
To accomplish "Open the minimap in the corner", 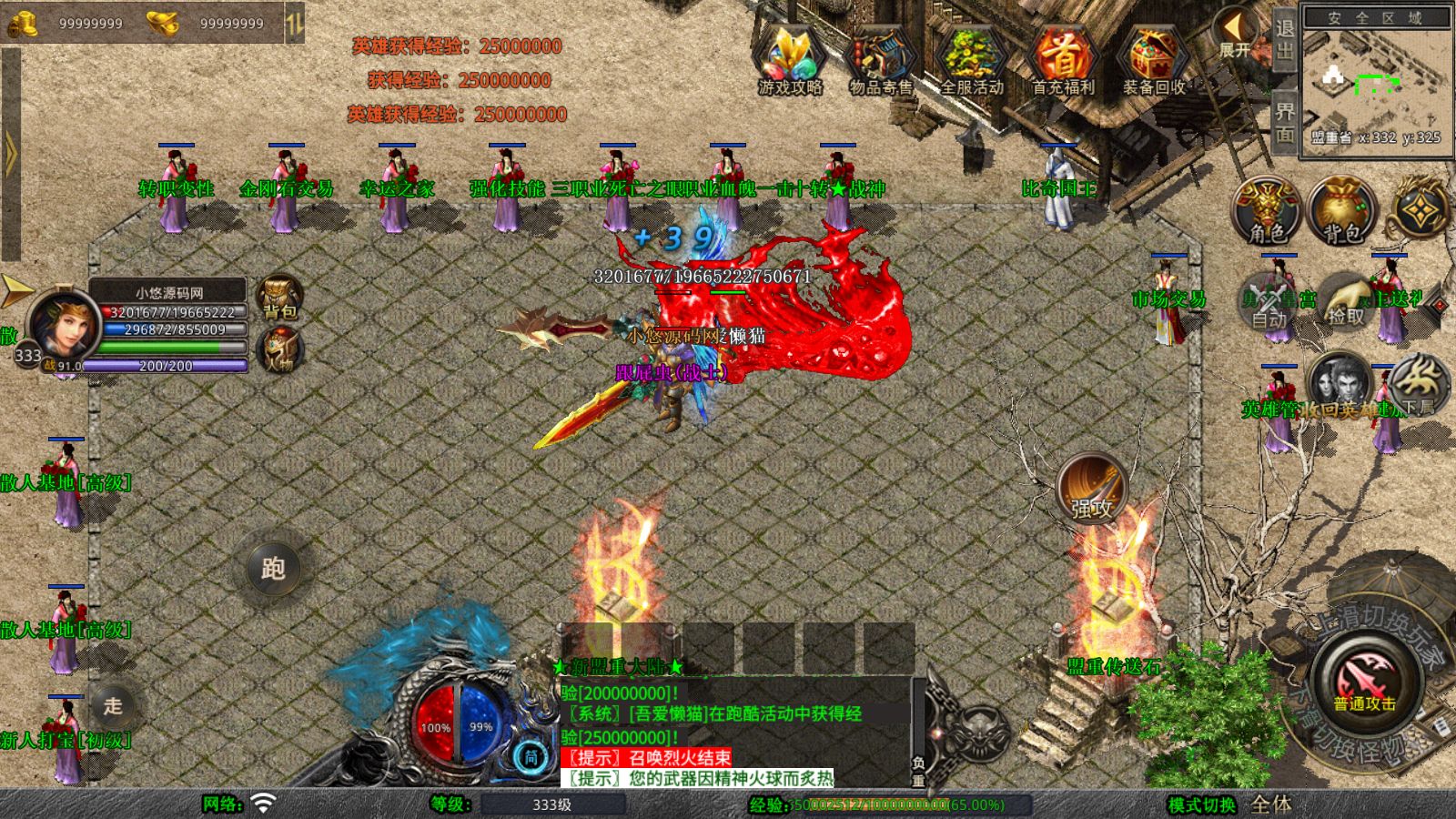I will tap(1376, 80).
